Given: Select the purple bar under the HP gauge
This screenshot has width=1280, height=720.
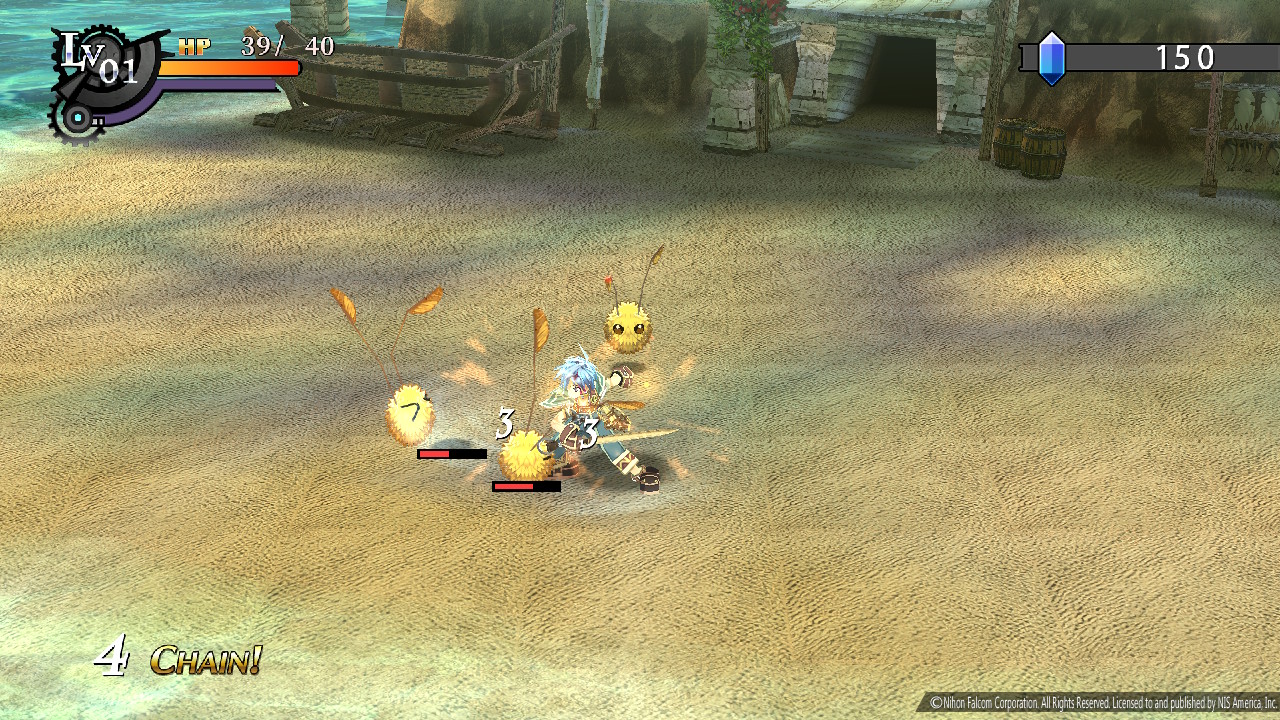Looking at the screenshot, I should click(x=218, y=85).
